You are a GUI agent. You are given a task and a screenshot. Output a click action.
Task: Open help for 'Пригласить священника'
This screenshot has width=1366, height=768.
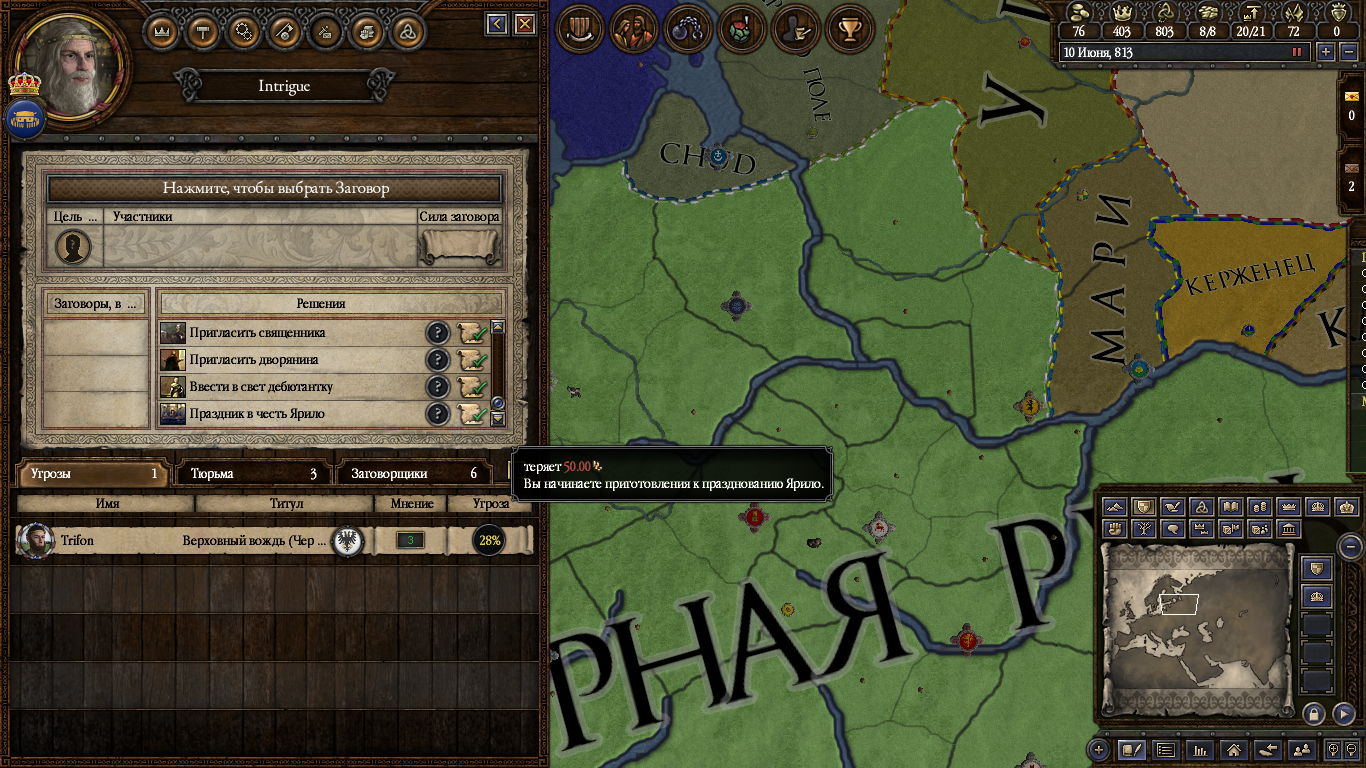(x=437, y=333)
